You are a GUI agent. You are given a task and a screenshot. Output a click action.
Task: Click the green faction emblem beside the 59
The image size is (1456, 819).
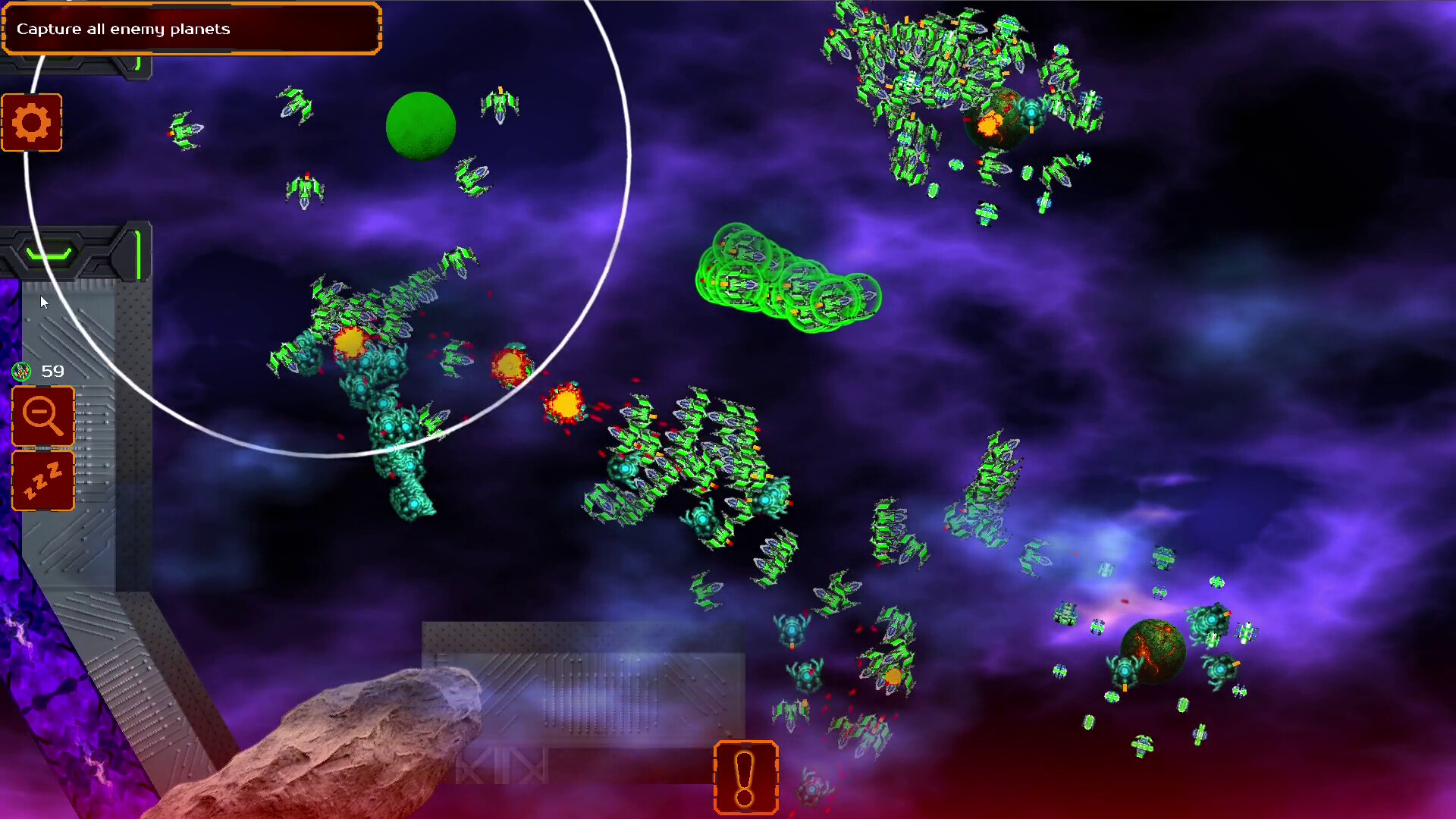(21, 372)
